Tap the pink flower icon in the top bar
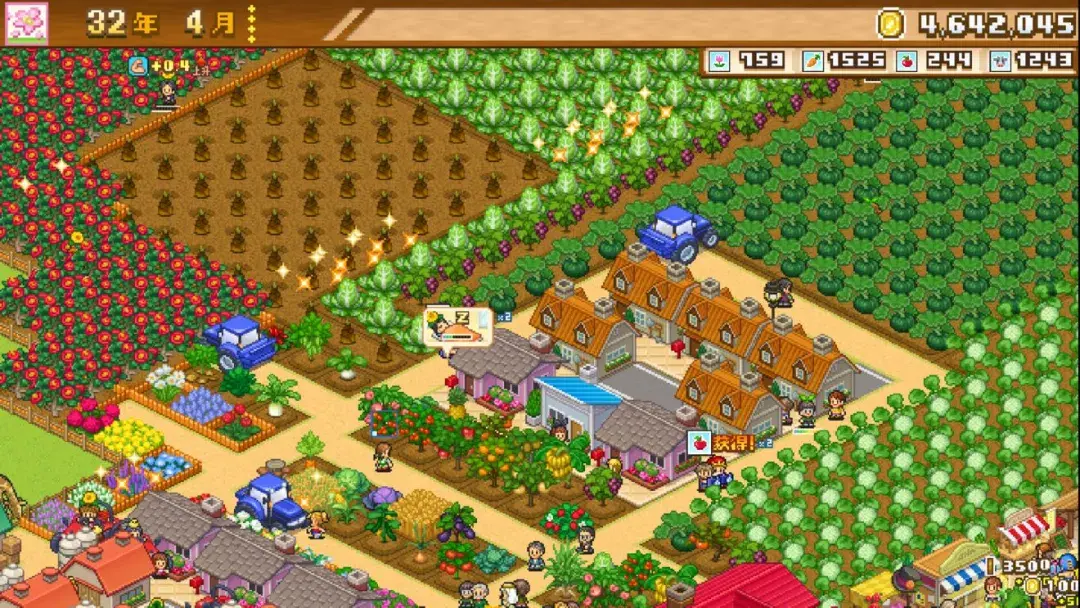Viewport: 1080px width, 608px height. click(x=27, y=23)
